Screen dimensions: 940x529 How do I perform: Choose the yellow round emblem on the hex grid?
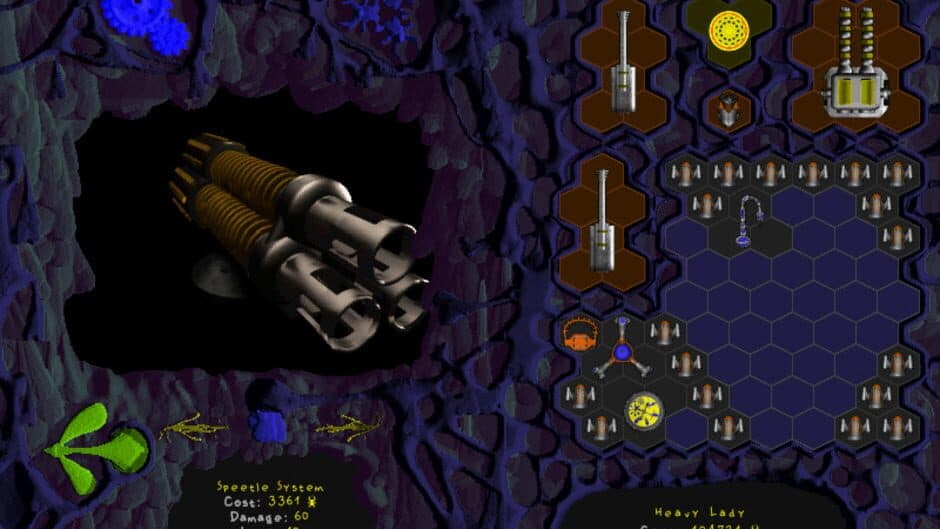(x=643, y=408)
